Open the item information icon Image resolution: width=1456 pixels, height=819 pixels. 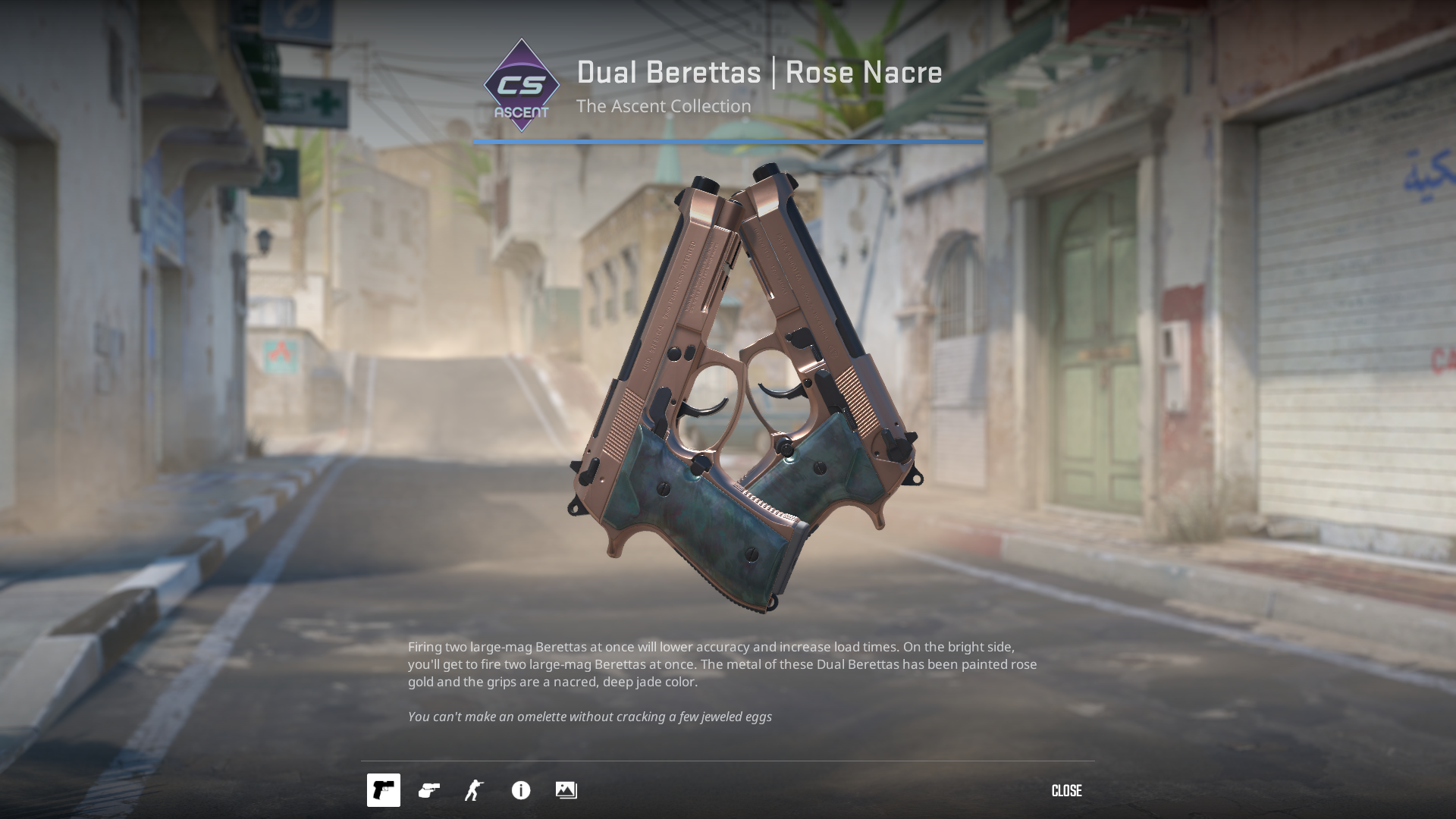[x=521, y=790]
